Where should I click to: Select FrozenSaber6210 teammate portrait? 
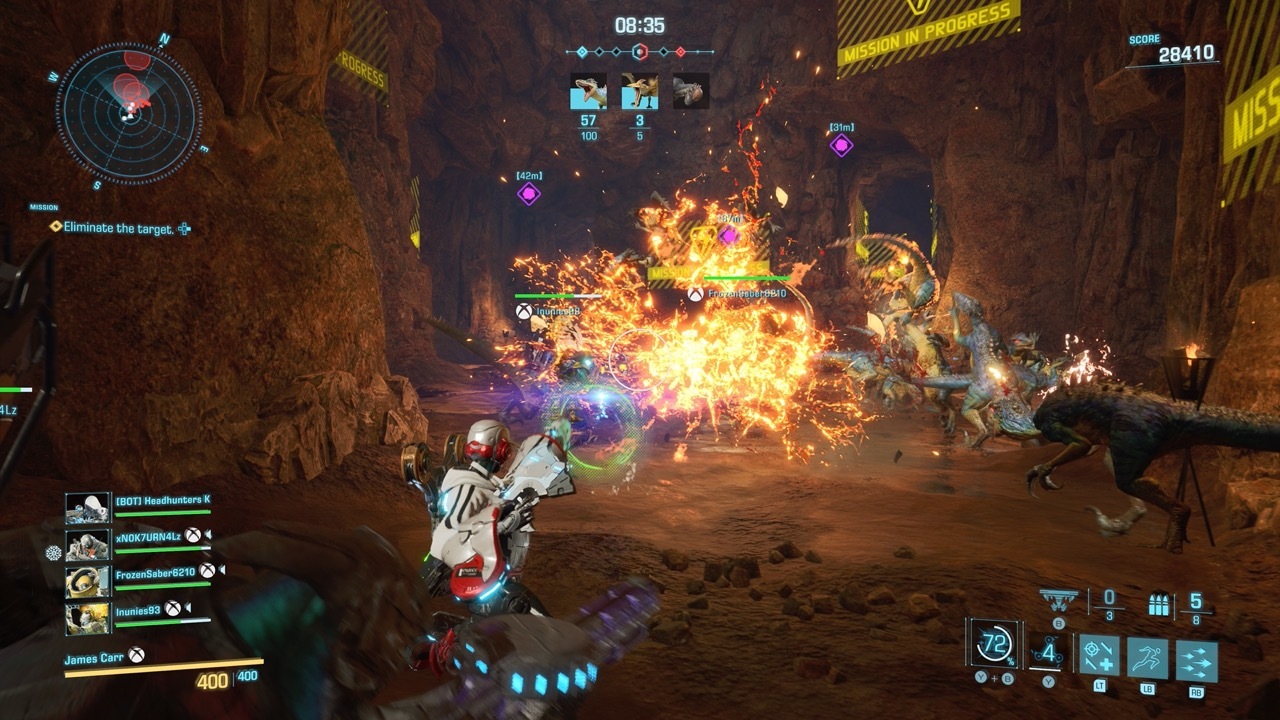tap(88, 581)
